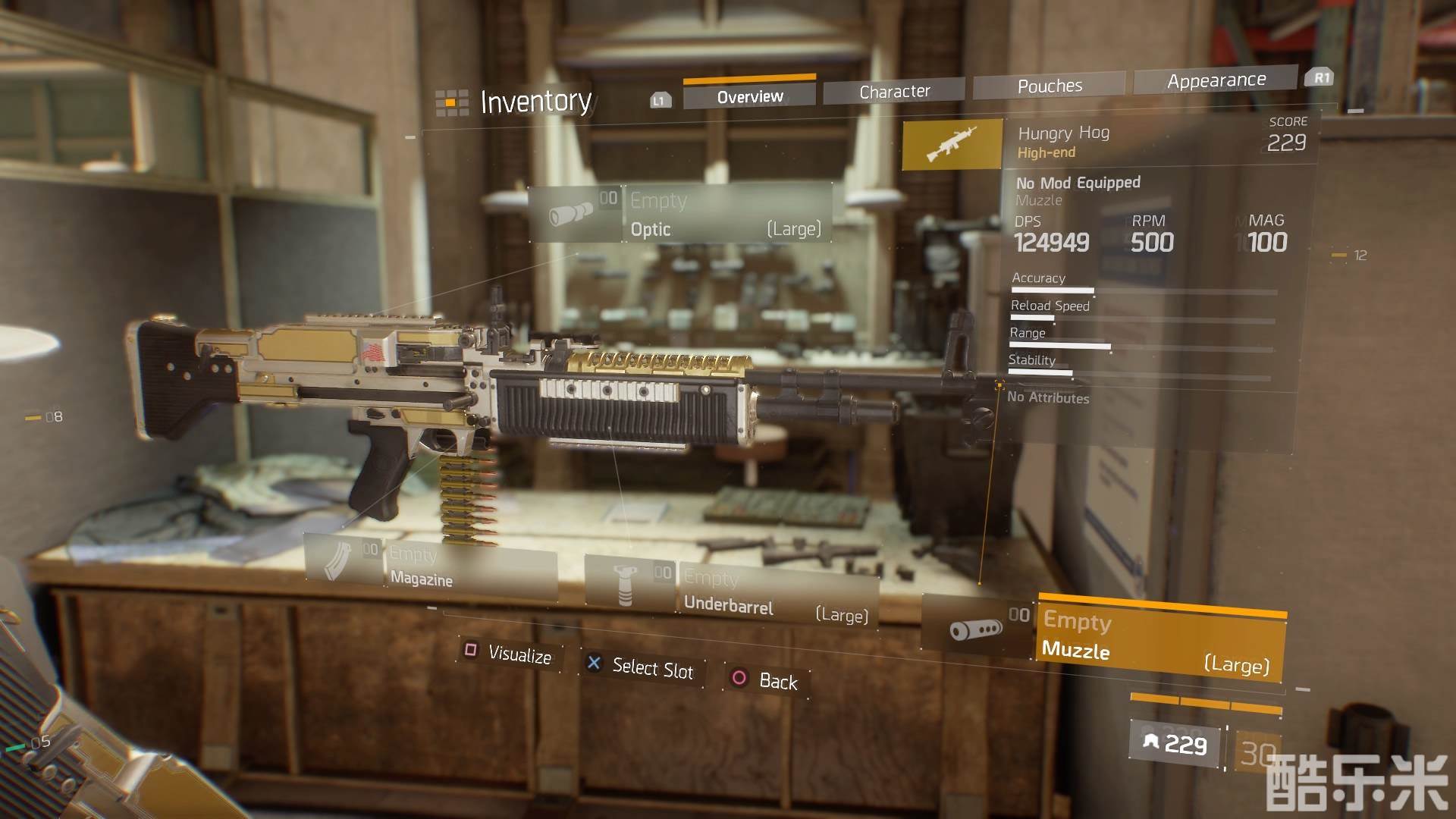The width and height of the screenshot is (1456, 819).
Task: Open the Character tab
Action: click(894, 92)
